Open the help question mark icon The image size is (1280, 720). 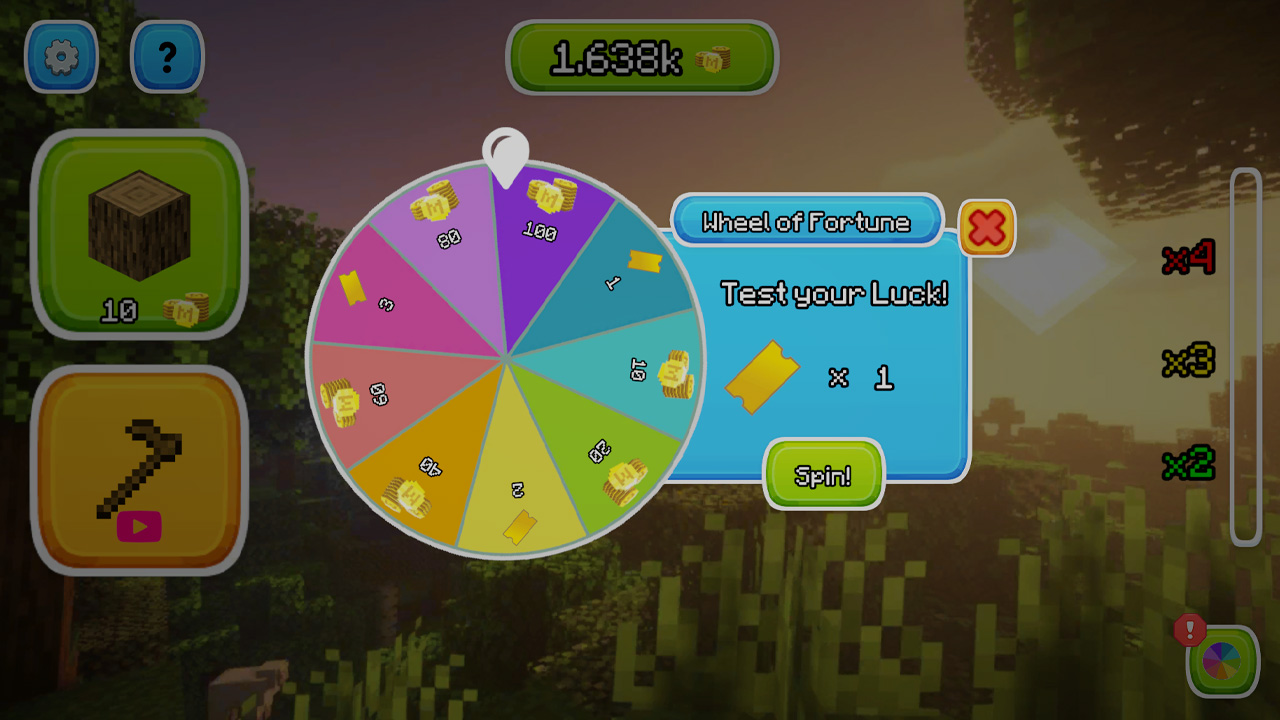tap(167, 57)
